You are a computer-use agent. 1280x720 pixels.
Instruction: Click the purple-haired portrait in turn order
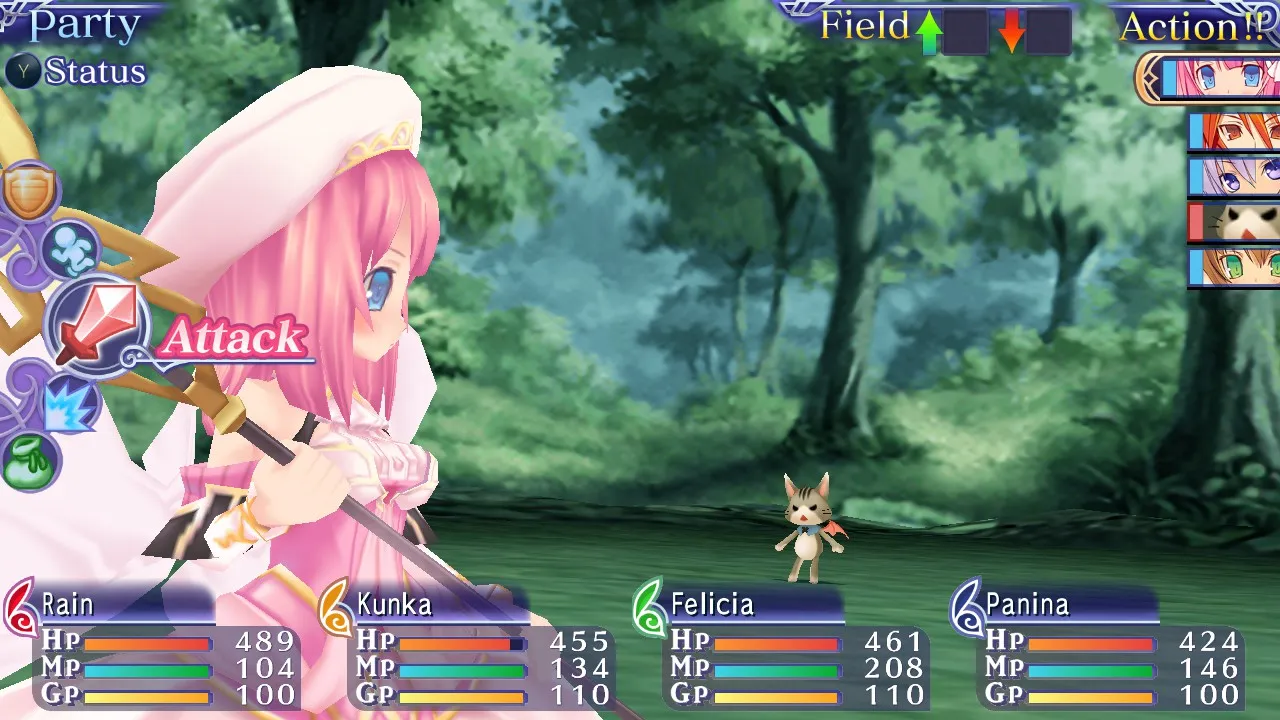click(1238, 177)
